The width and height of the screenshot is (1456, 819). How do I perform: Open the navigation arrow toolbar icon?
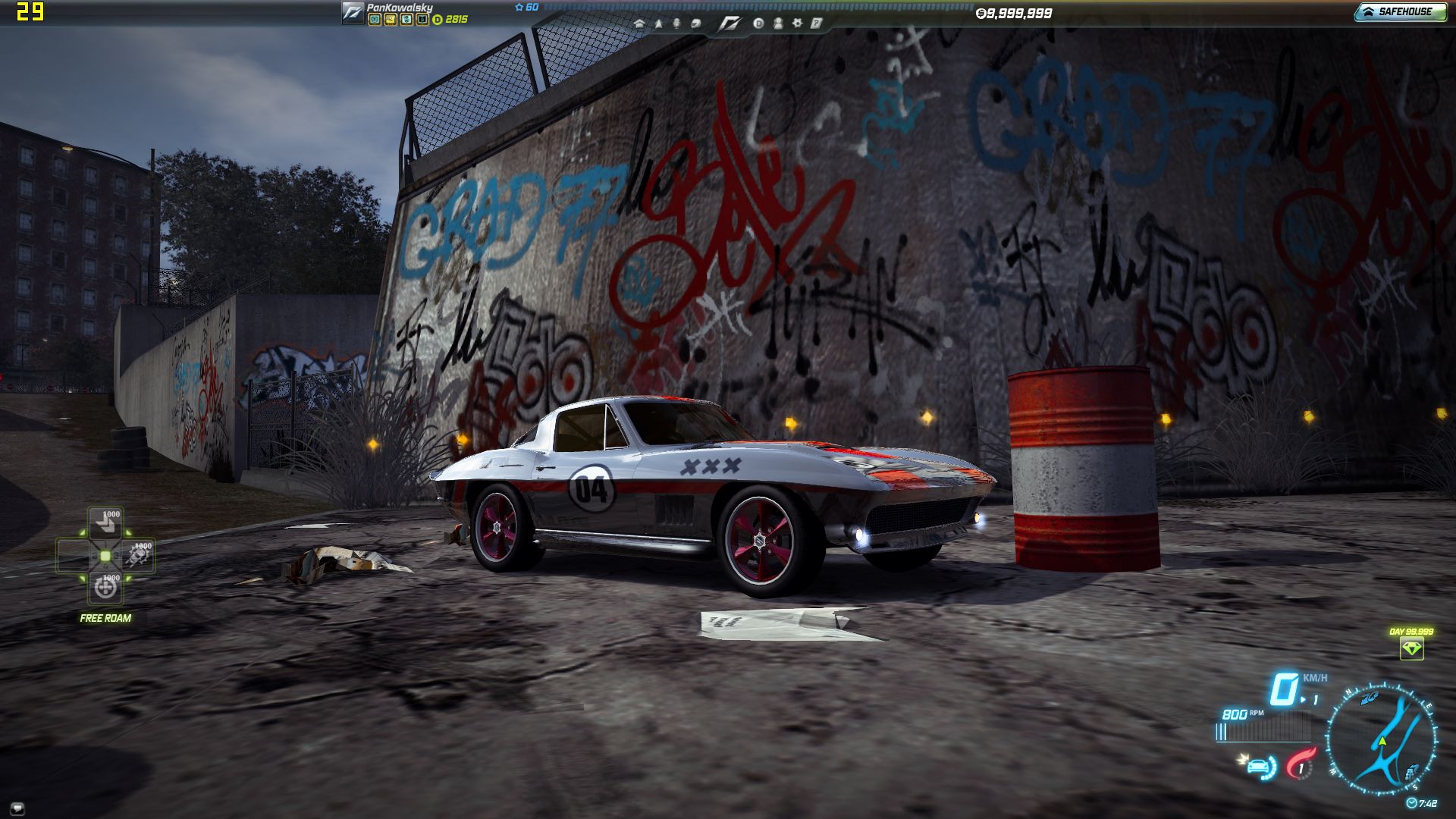658,24
